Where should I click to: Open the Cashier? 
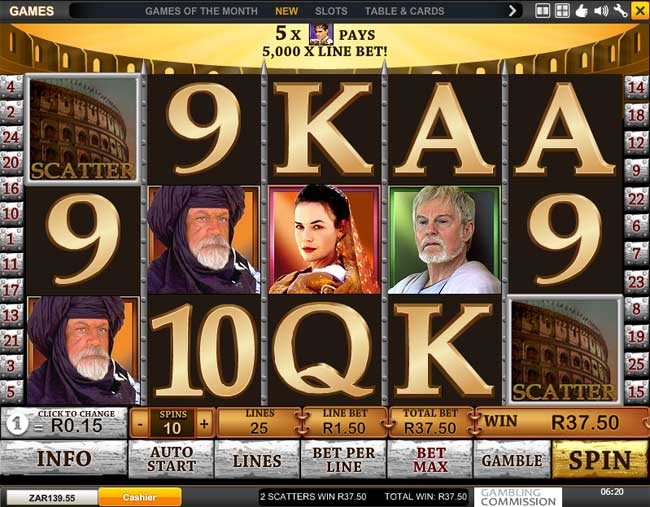[139, 497]
